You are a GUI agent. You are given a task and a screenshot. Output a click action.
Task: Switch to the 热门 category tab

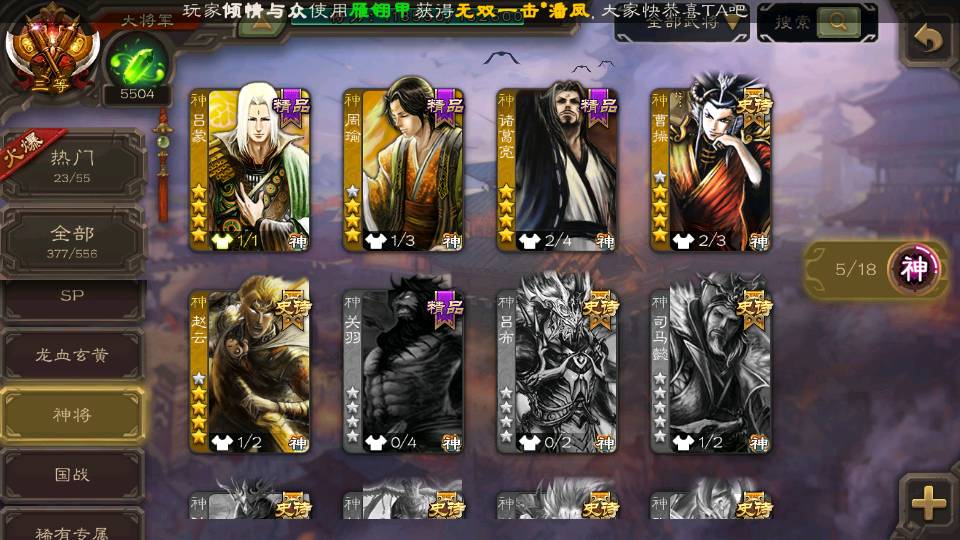click(x=73, y=164)
